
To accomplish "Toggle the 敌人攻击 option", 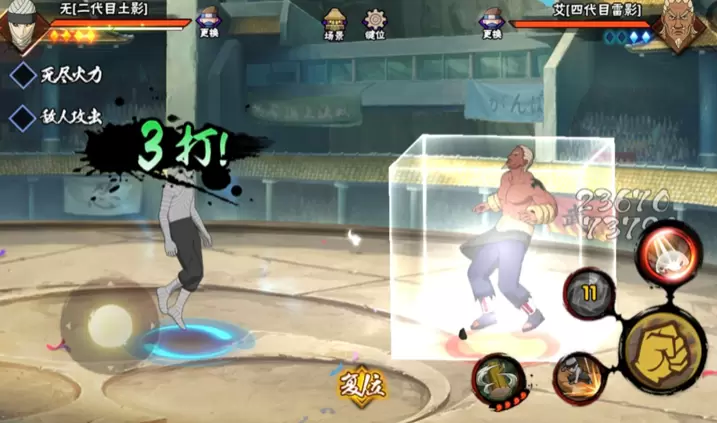I will [23, 116].
